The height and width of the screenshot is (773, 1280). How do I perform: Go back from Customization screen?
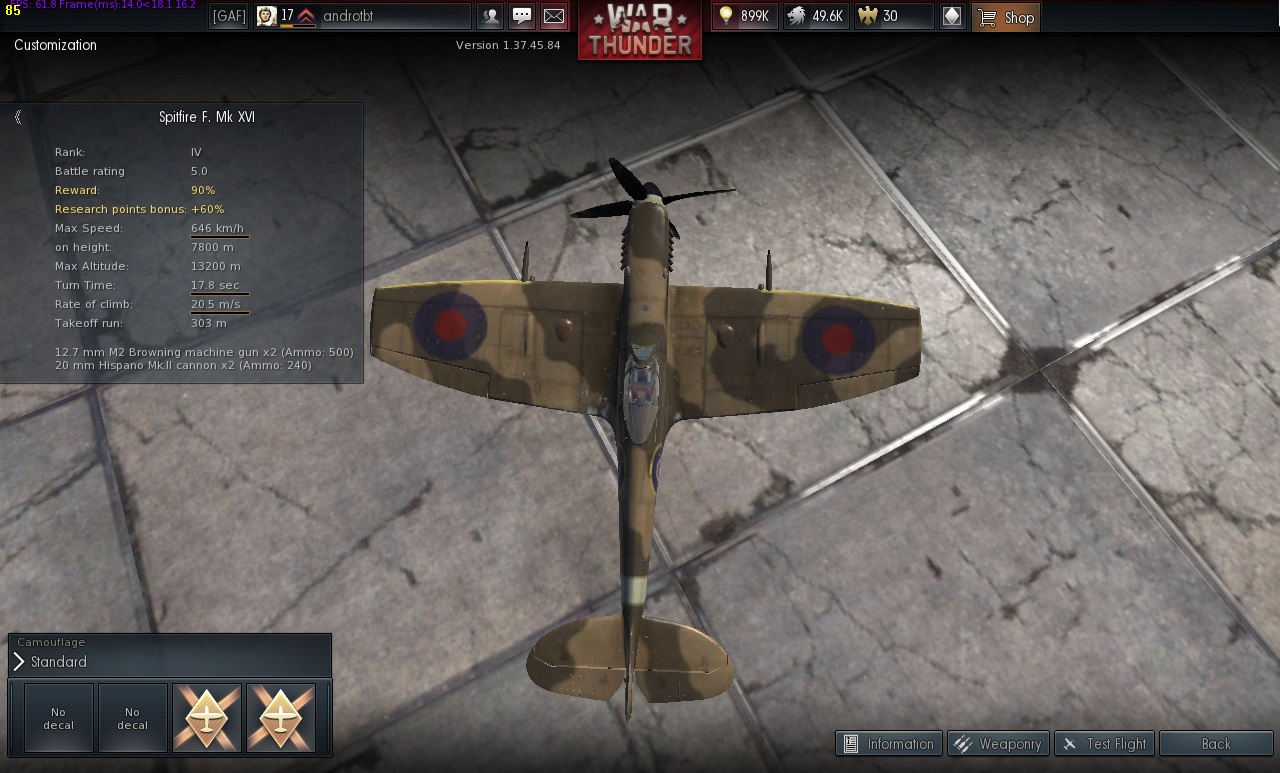(x=1215, y=743)
